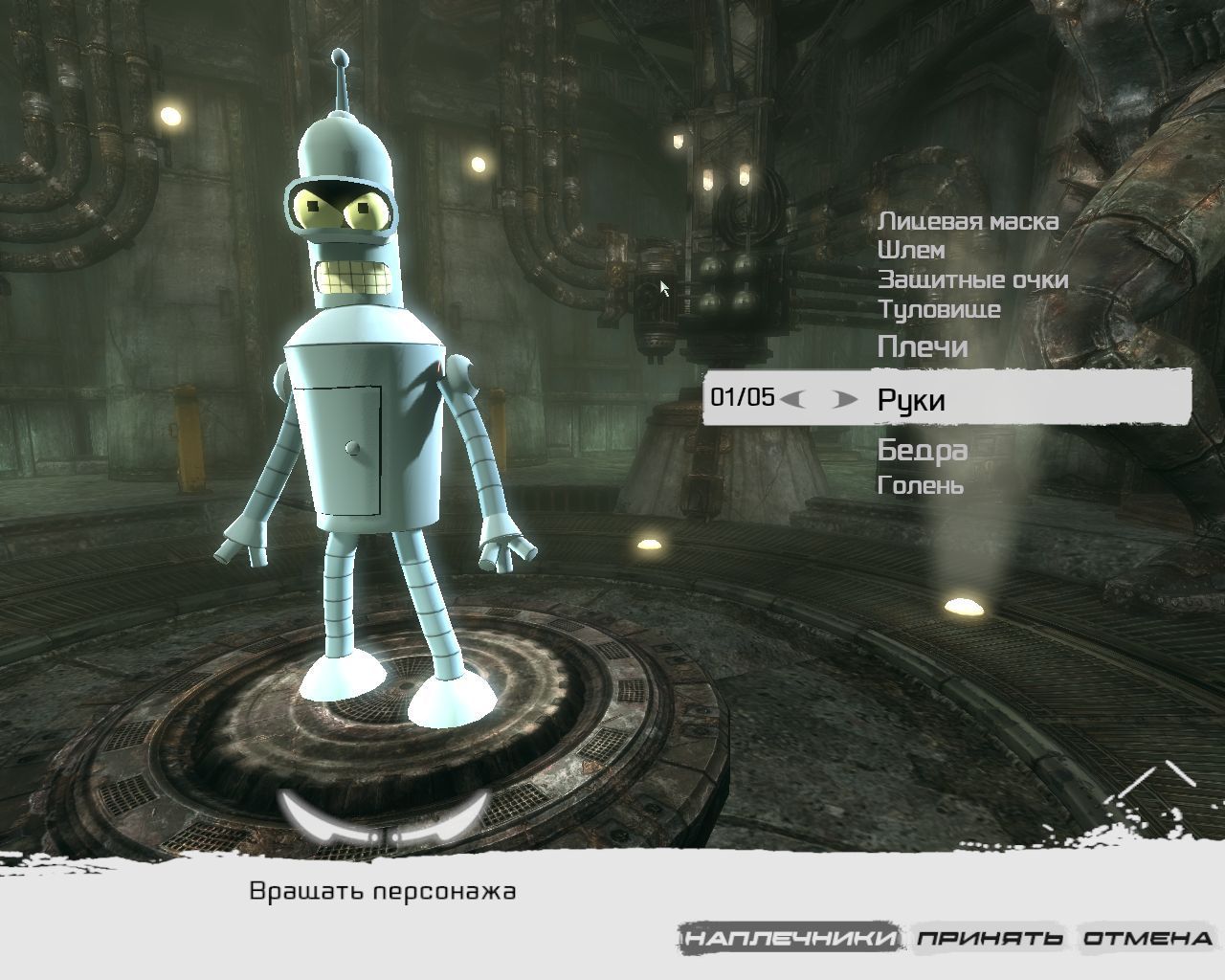
Task: Click the left arrow next to Руки
Action: [792, 399]
